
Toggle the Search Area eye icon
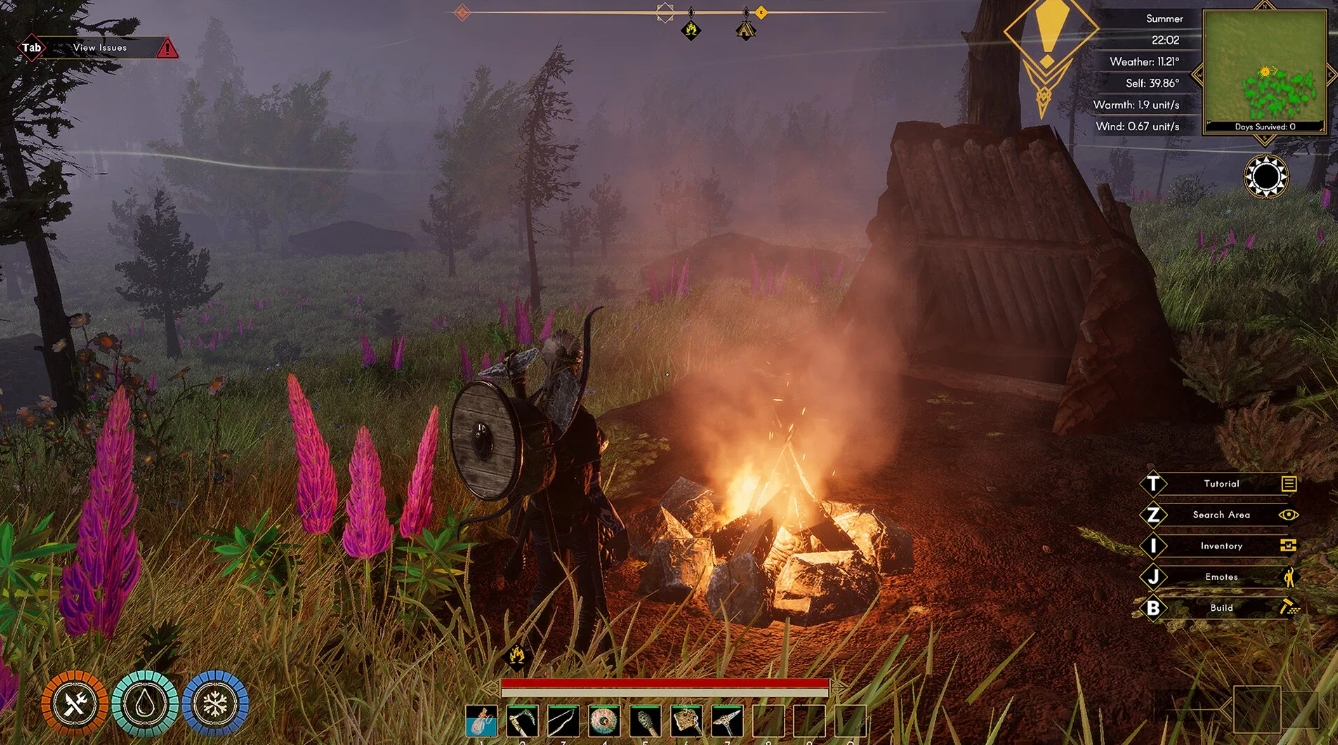pos(1290,514)
